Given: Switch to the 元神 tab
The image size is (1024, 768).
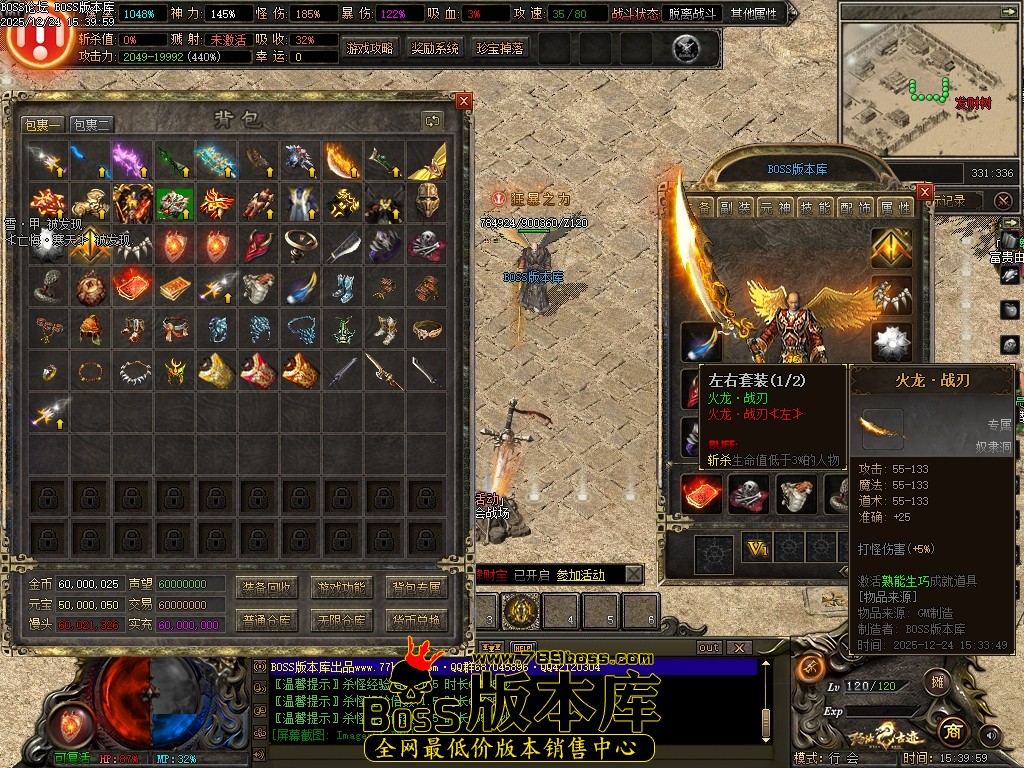Looking at the screenshot, I should [775, 207].
